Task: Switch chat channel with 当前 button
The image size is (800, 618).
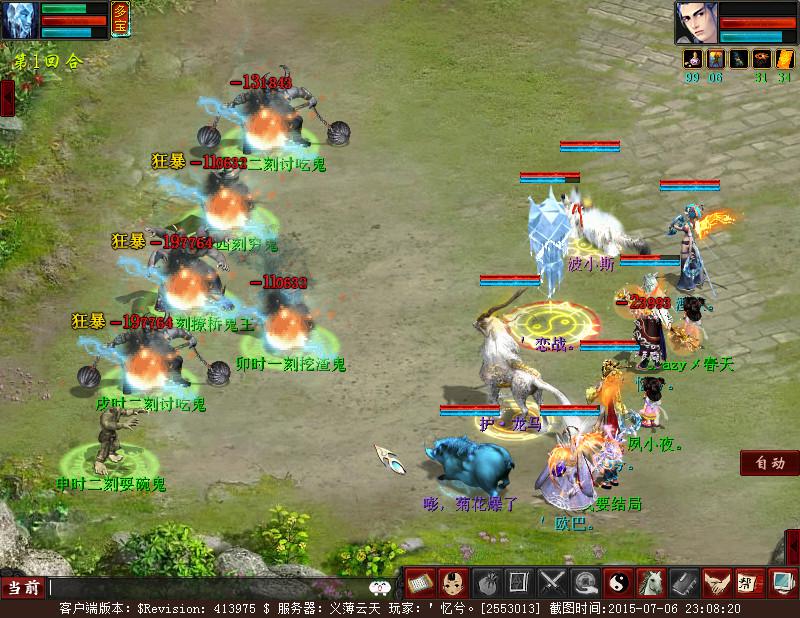Action: coord(24,588)
